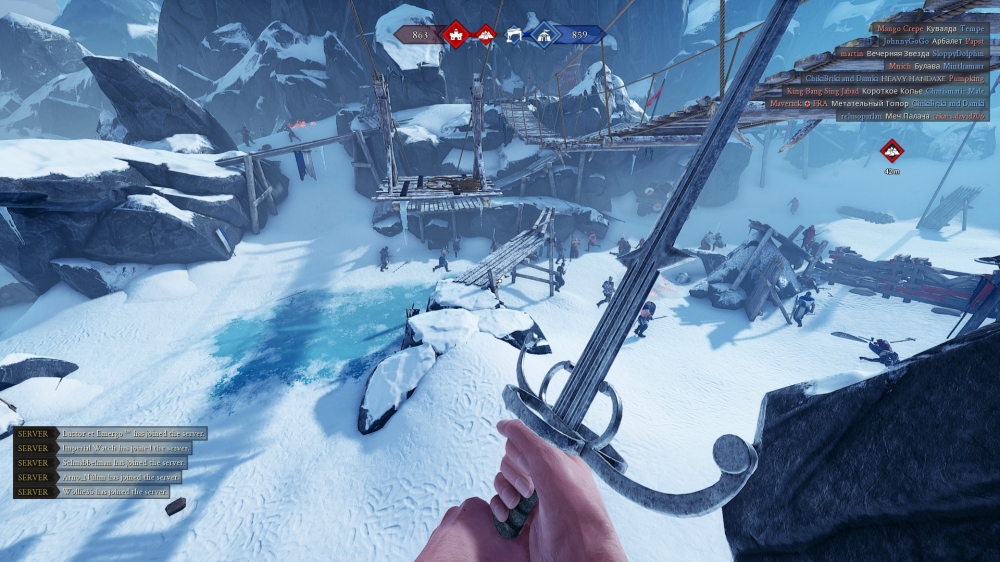Select the blue tent objective icon

click(x=544, y=35)
